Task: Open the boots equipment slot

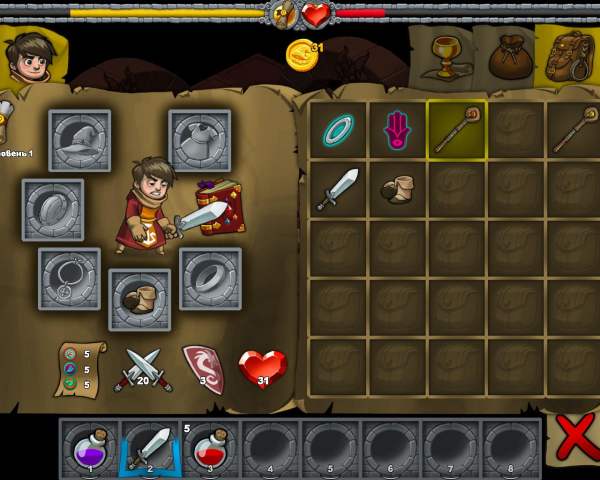Action: coord(140,299)
